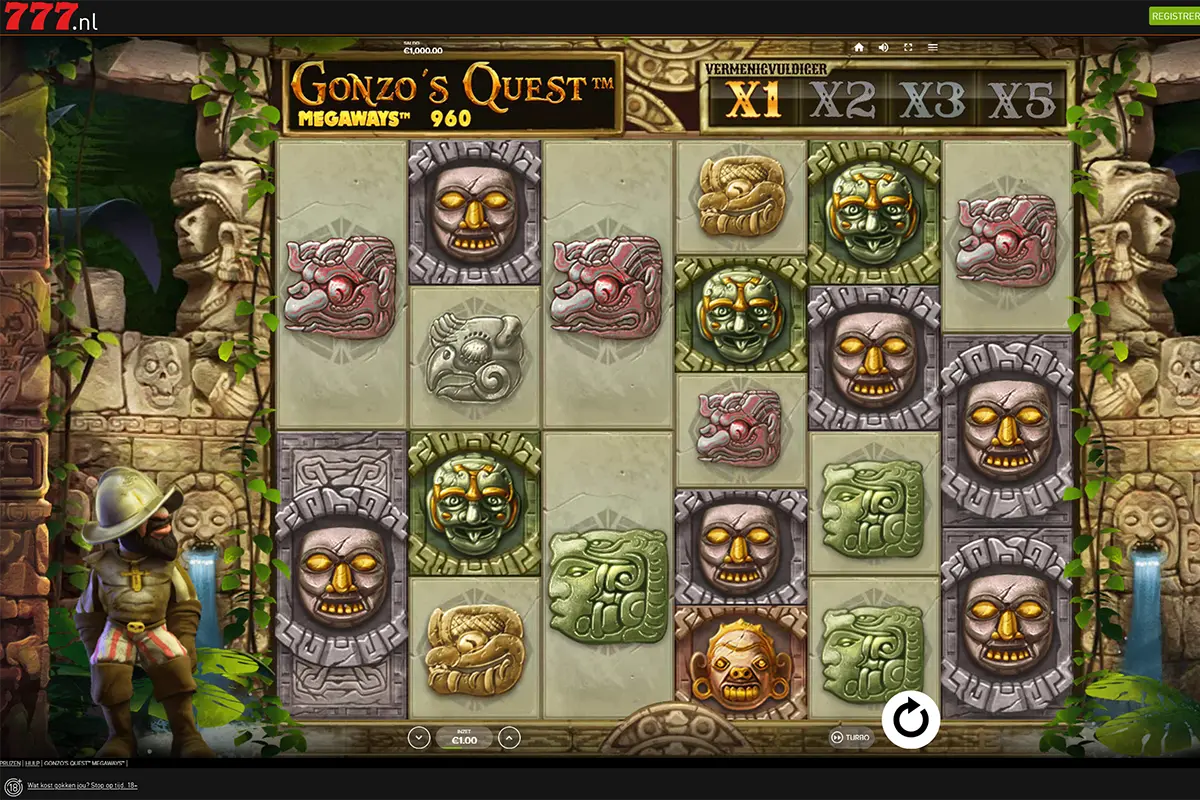
Task: Decrease the bet with the down arrow
Action: [419, 738]
